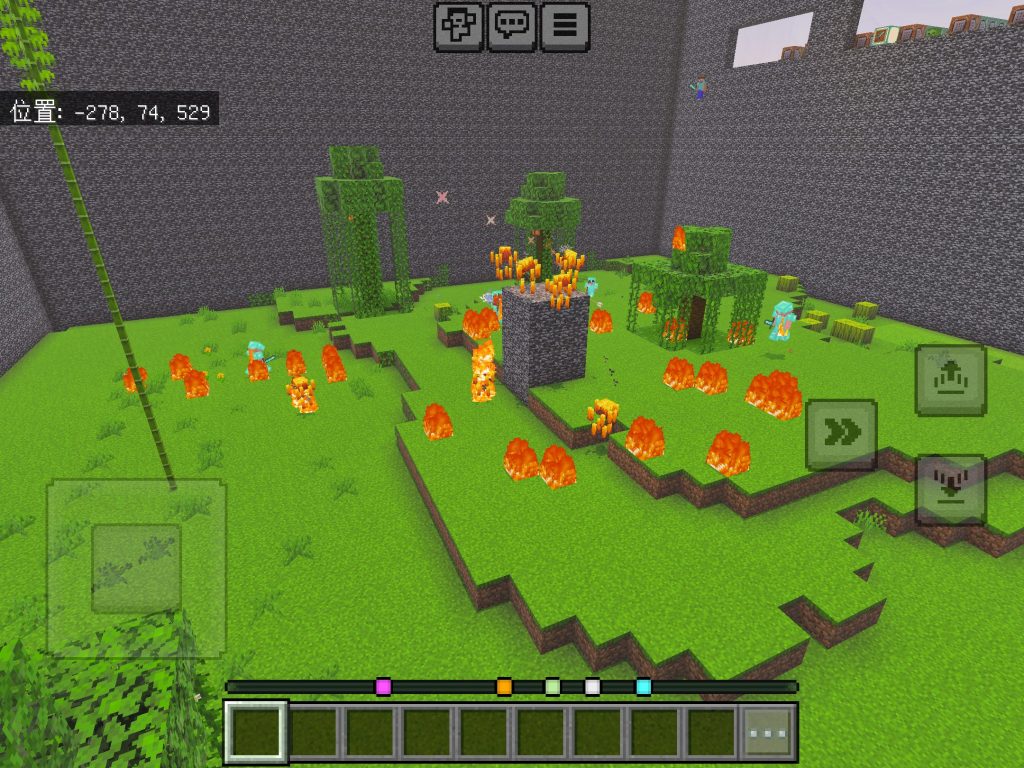
Task: Open the chat window
Action: click(x=512, y=26)
